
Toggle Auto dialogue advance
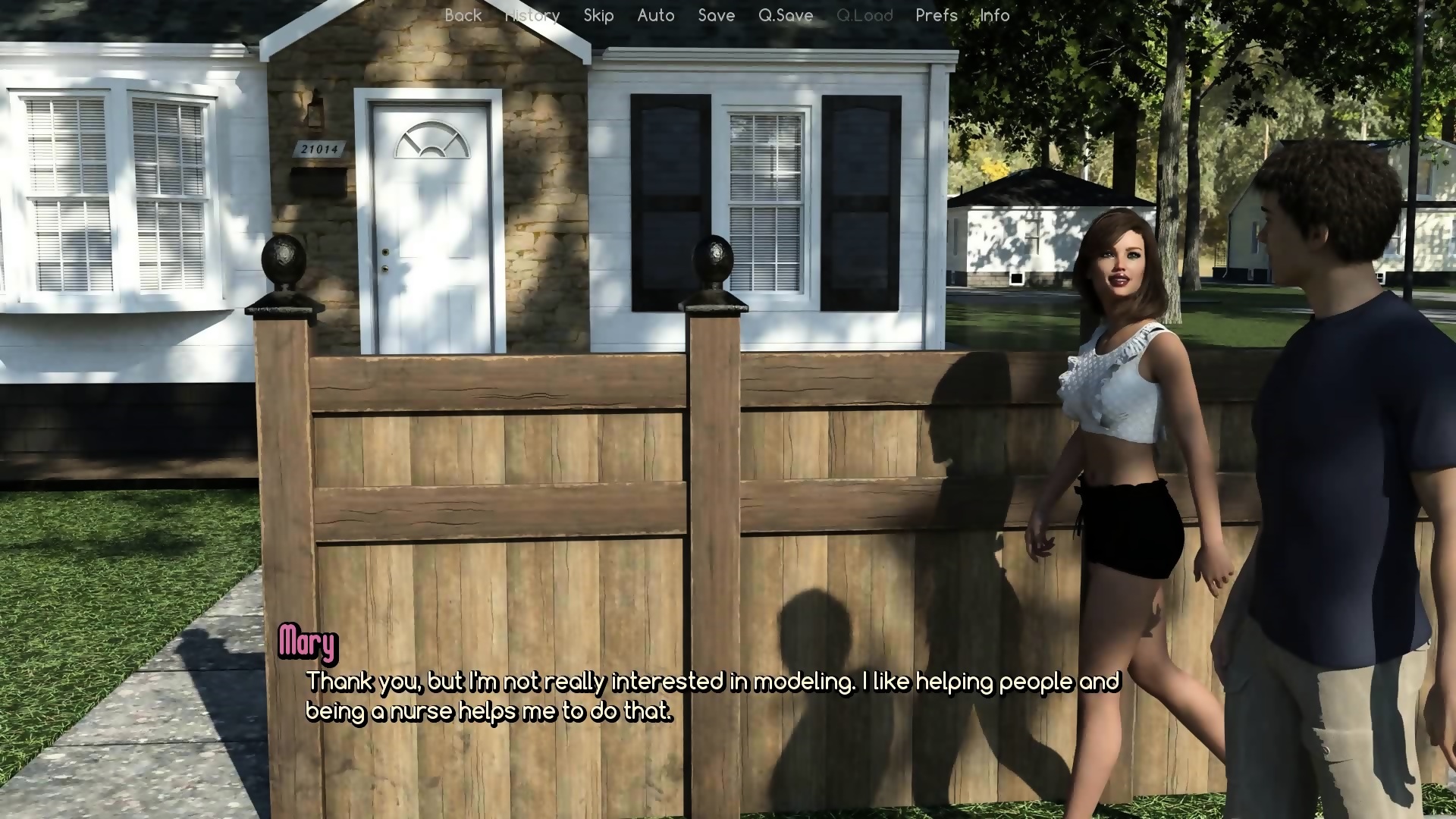pos(656,15)
